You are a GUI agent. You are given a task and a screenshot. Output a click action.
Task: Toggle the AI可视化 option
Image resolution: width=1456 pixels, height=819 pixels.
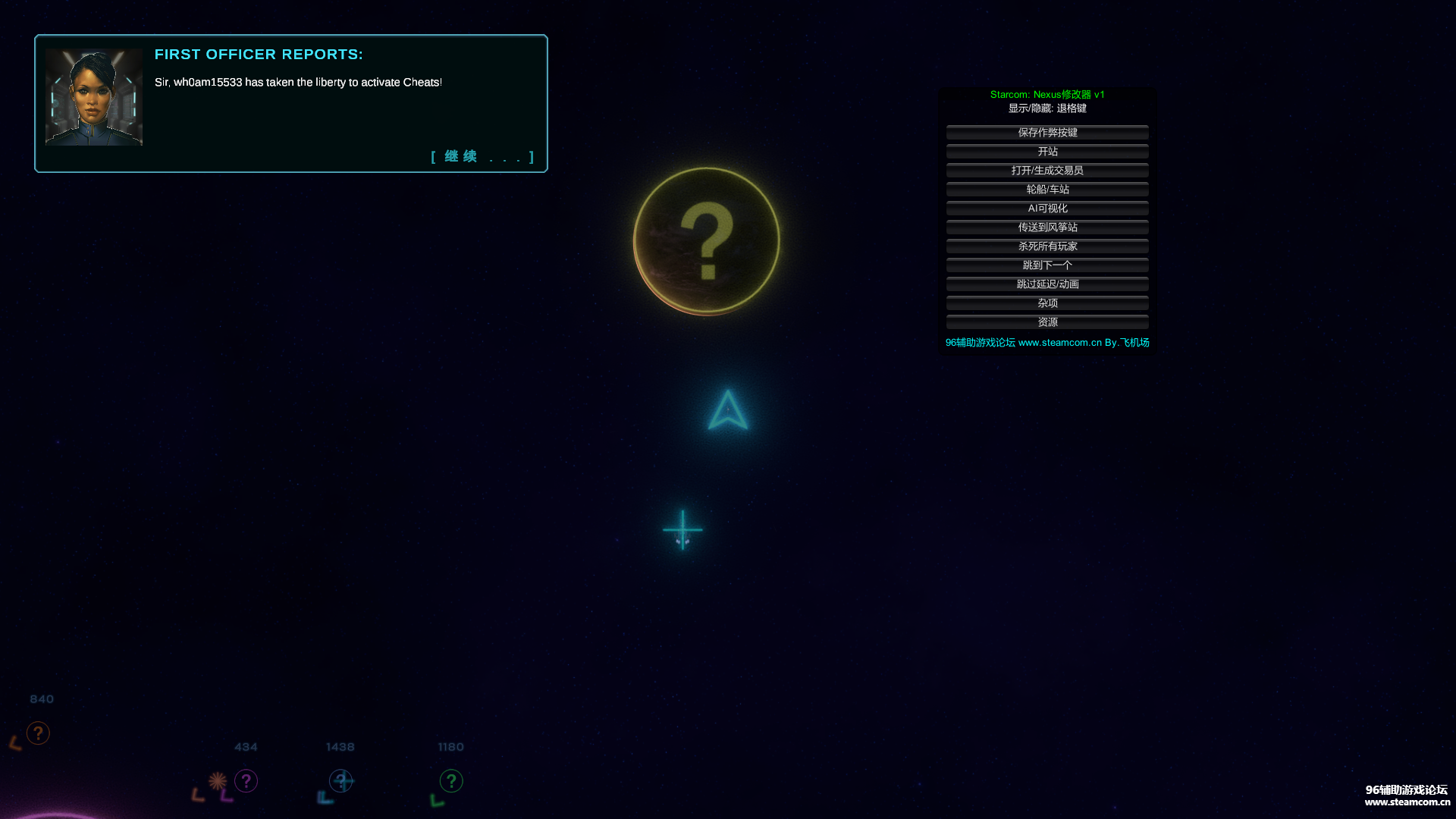1047,209
